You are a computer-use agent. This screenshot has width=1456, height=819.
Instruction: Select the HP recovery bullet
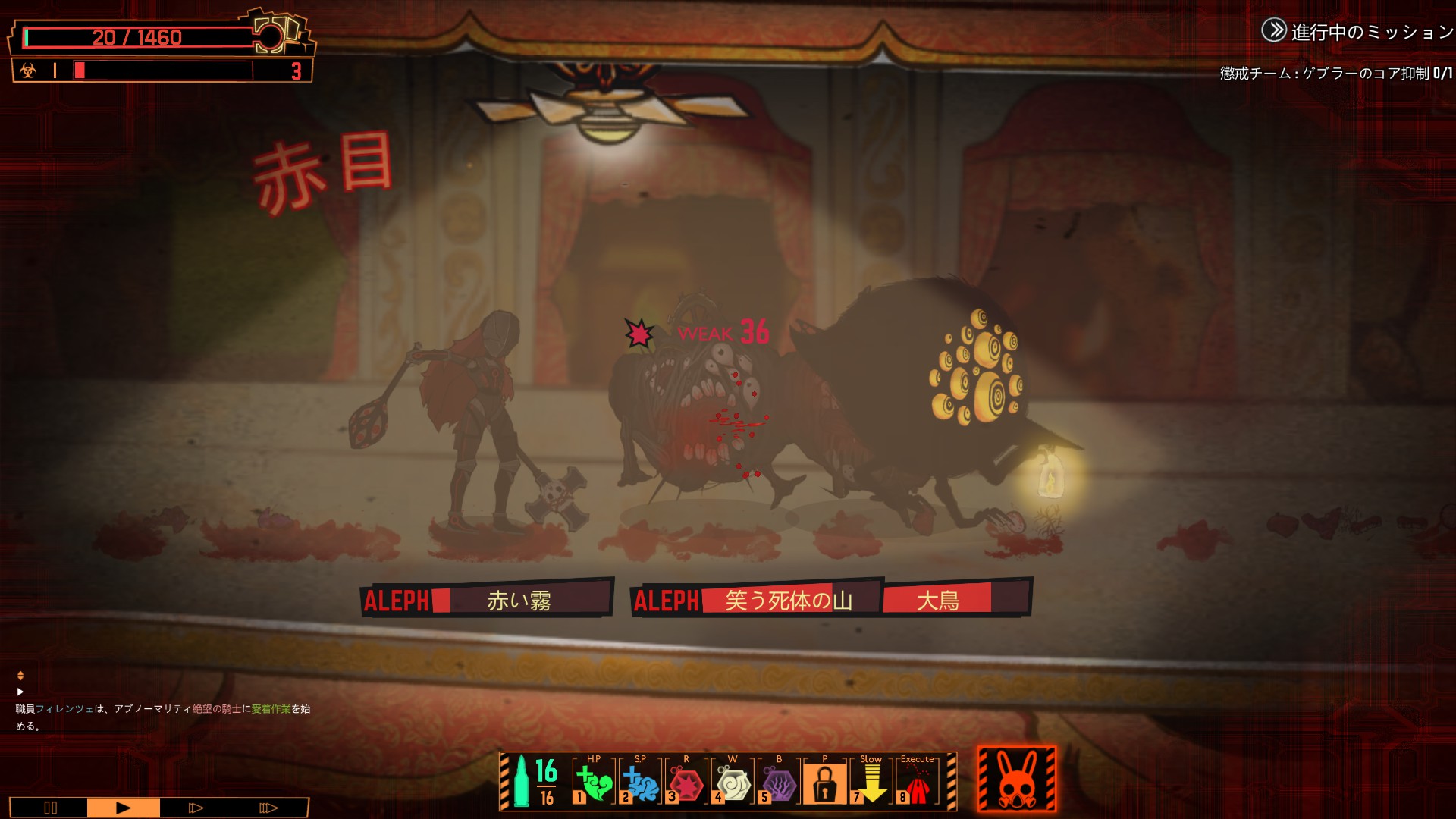tap(594, 782)
